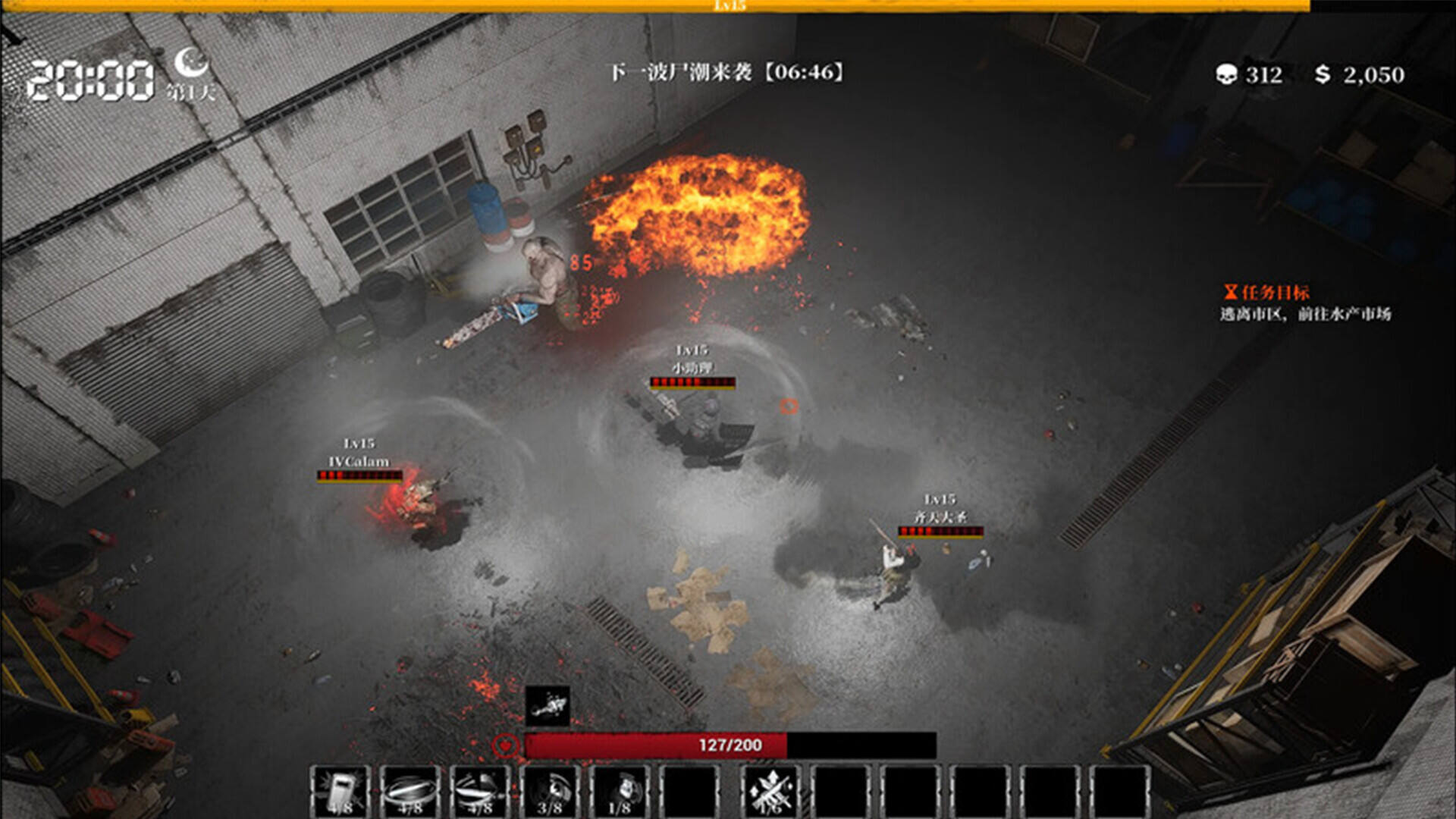Select the grenade skill slot
Image resolution: width=1456 pixels, height=819 pixels.
coord(620,791)
